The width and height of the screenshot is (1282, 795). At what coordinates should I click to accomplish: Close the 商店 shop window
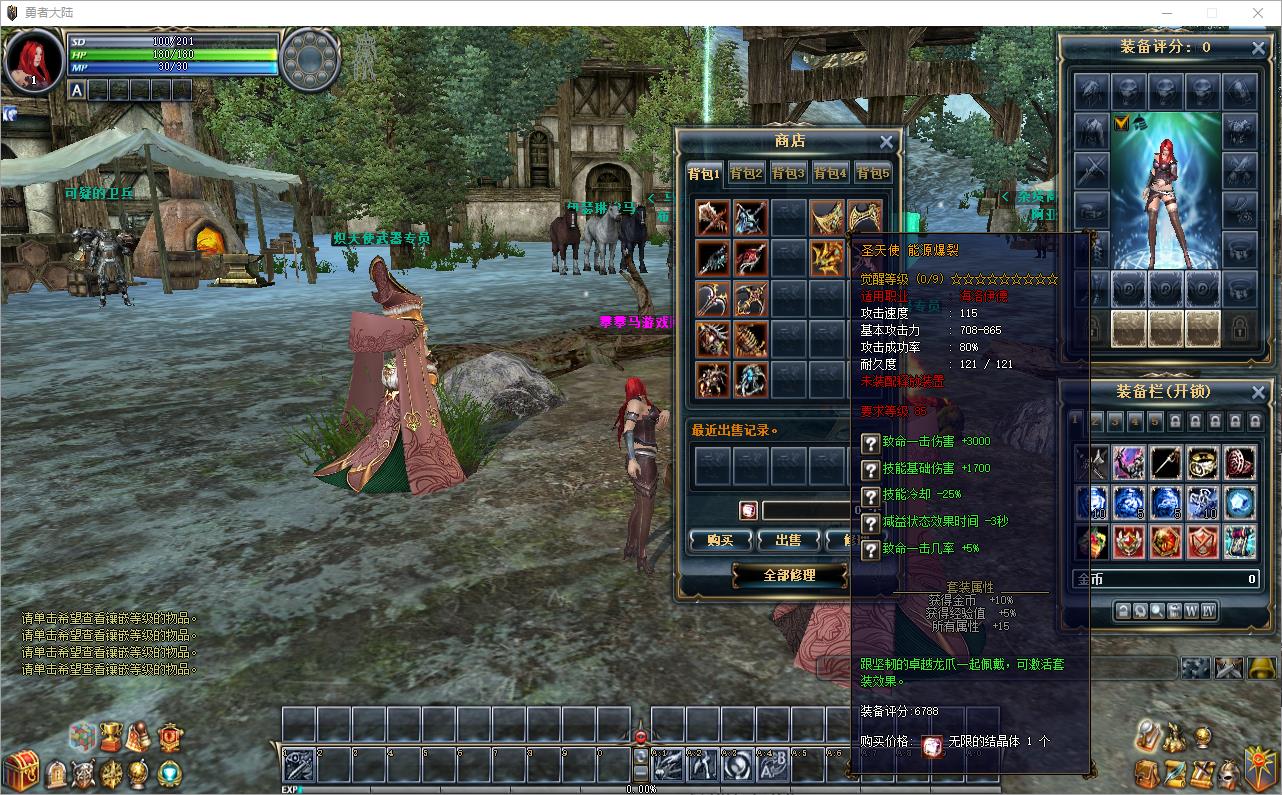pos(886,142)
